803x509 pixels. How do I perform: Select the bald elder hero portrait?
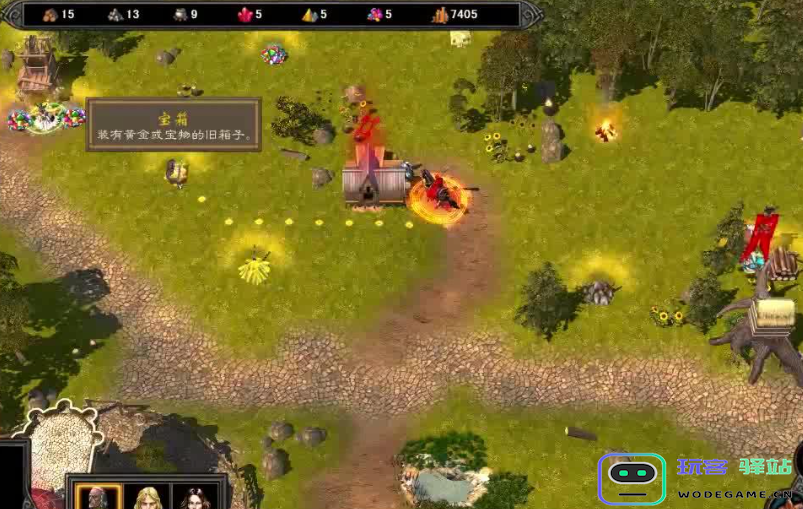(x=98, y=497)
